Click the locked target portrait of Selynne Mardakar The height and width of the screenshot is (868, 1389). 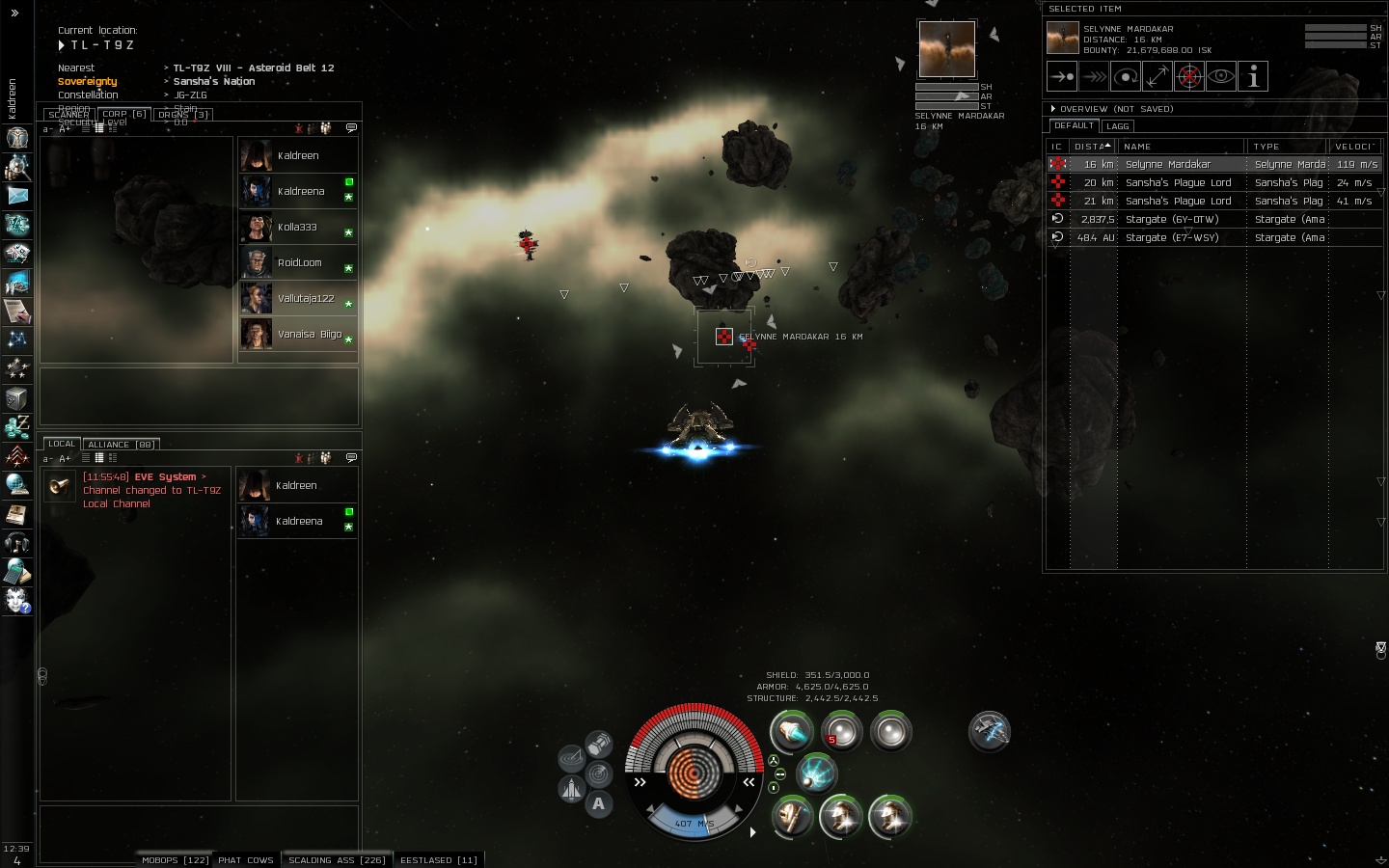tap(946, 49)
